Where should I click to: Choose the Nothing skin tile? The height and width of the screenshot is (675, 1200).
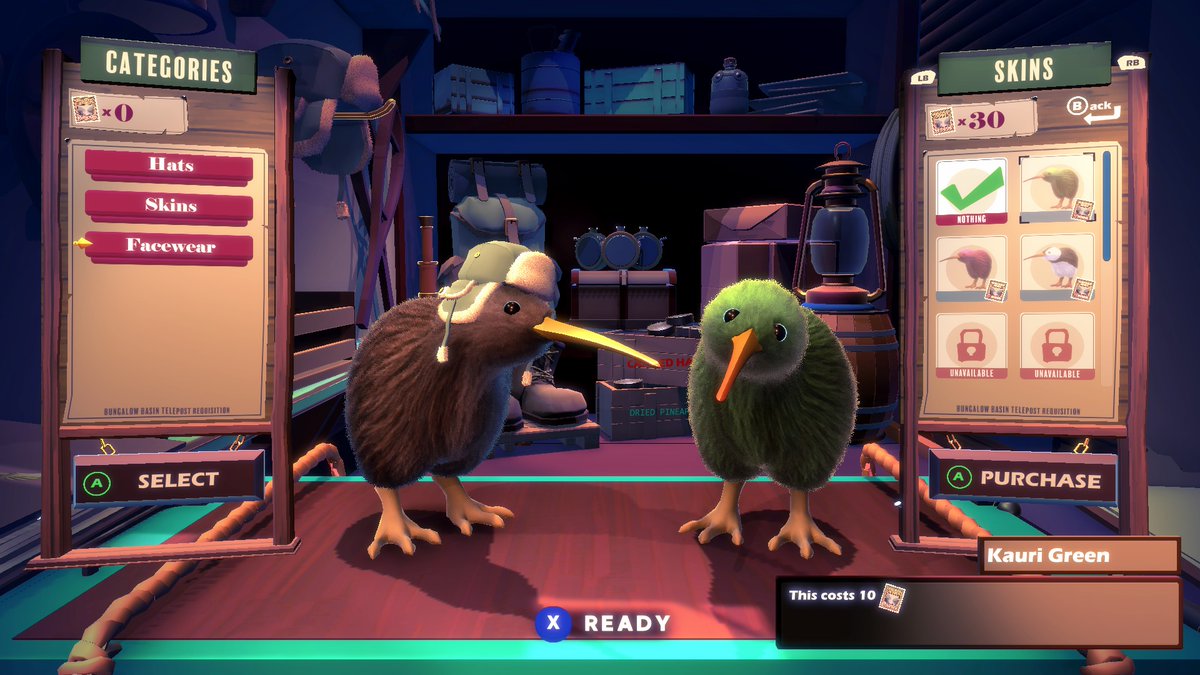click(x=971, y=190)
